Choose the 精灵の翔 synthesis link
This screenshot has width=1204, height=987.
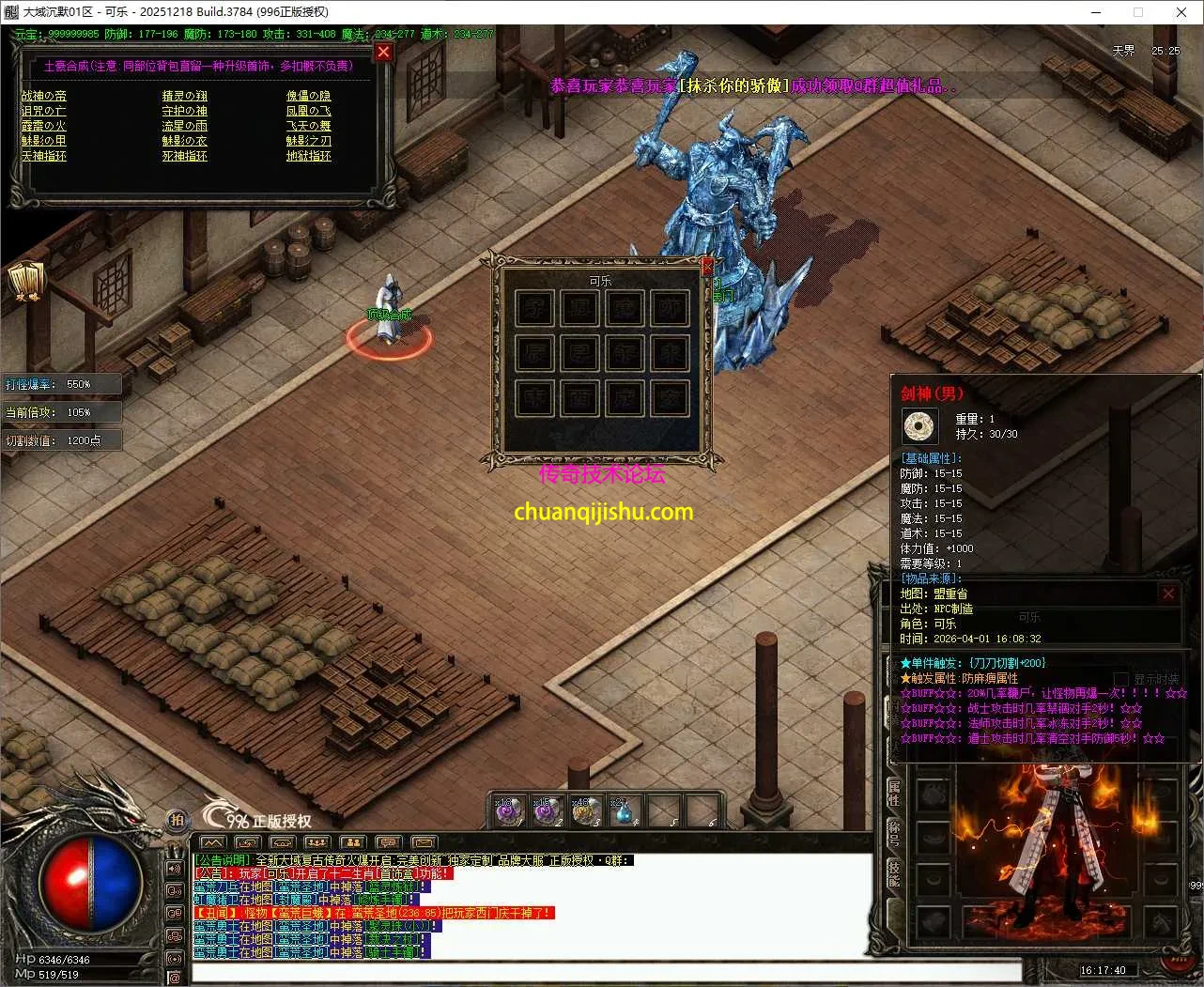pos(184,96)
